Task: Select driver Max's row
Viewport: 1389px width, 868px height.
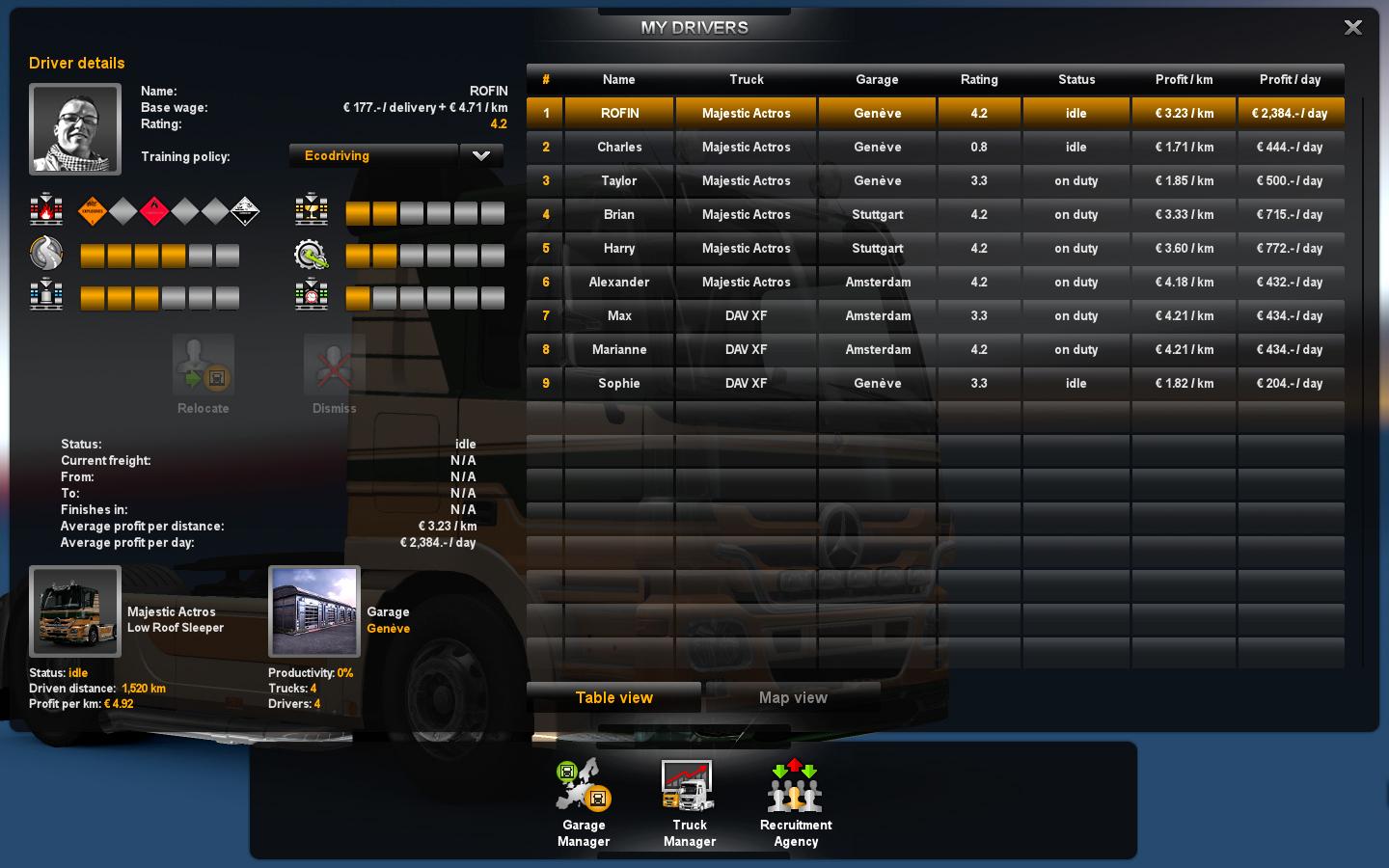Action: click(x=619, y=316)
